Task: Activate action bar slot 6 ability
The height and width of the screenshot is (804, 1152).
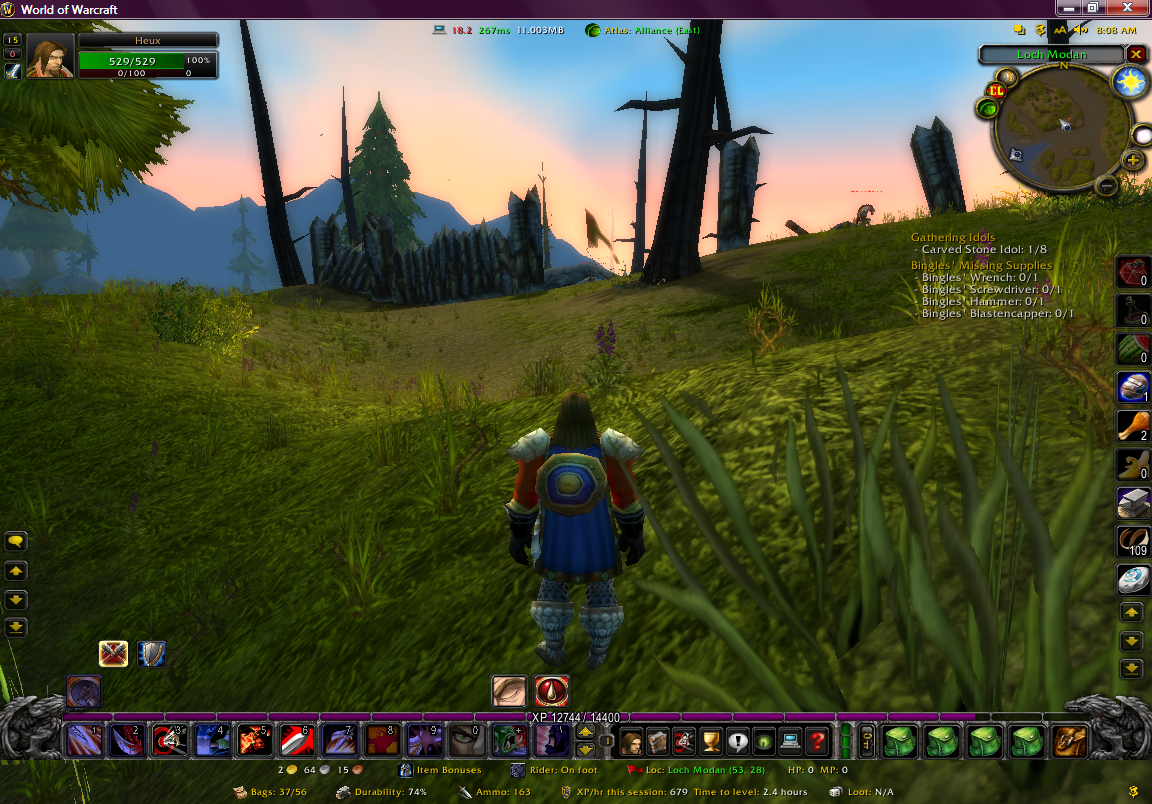Action: coord(298,741)
